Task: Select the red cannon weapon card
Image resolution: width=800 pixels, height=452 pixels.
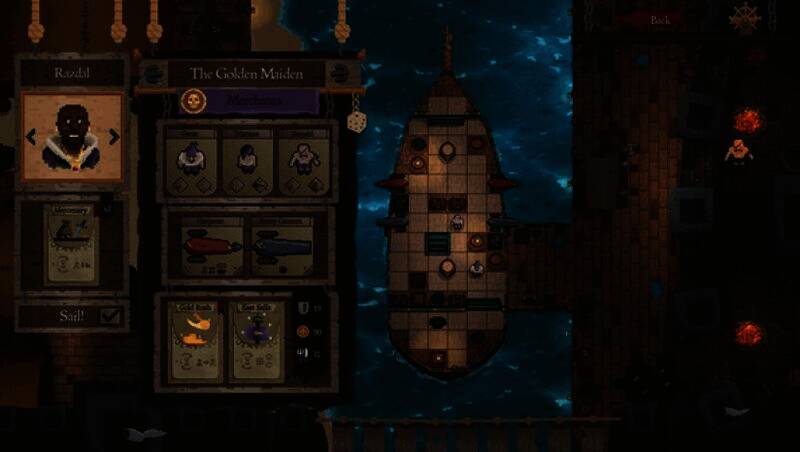Action: [x=211, y=246]
